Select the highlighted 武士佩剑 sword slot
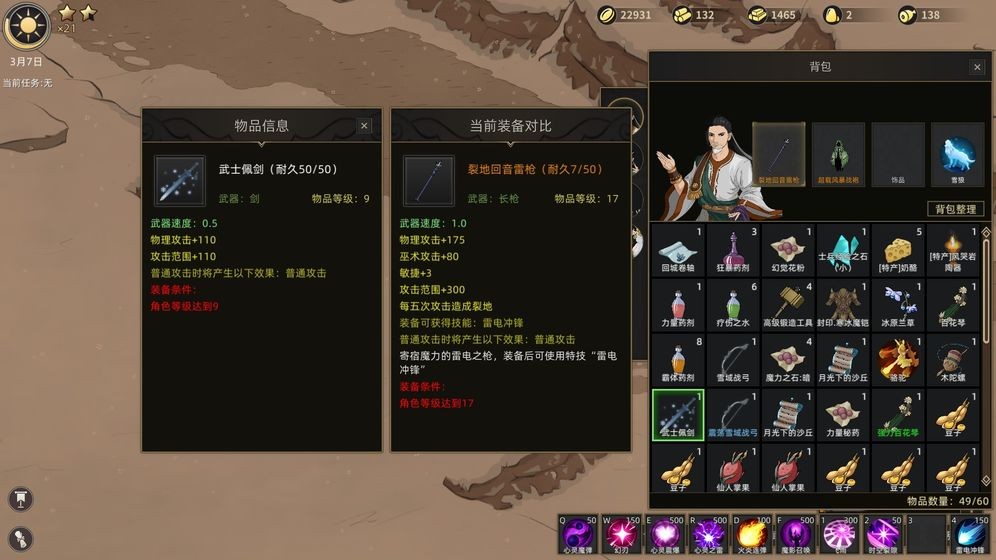996x560 pixels. (677, 414)
